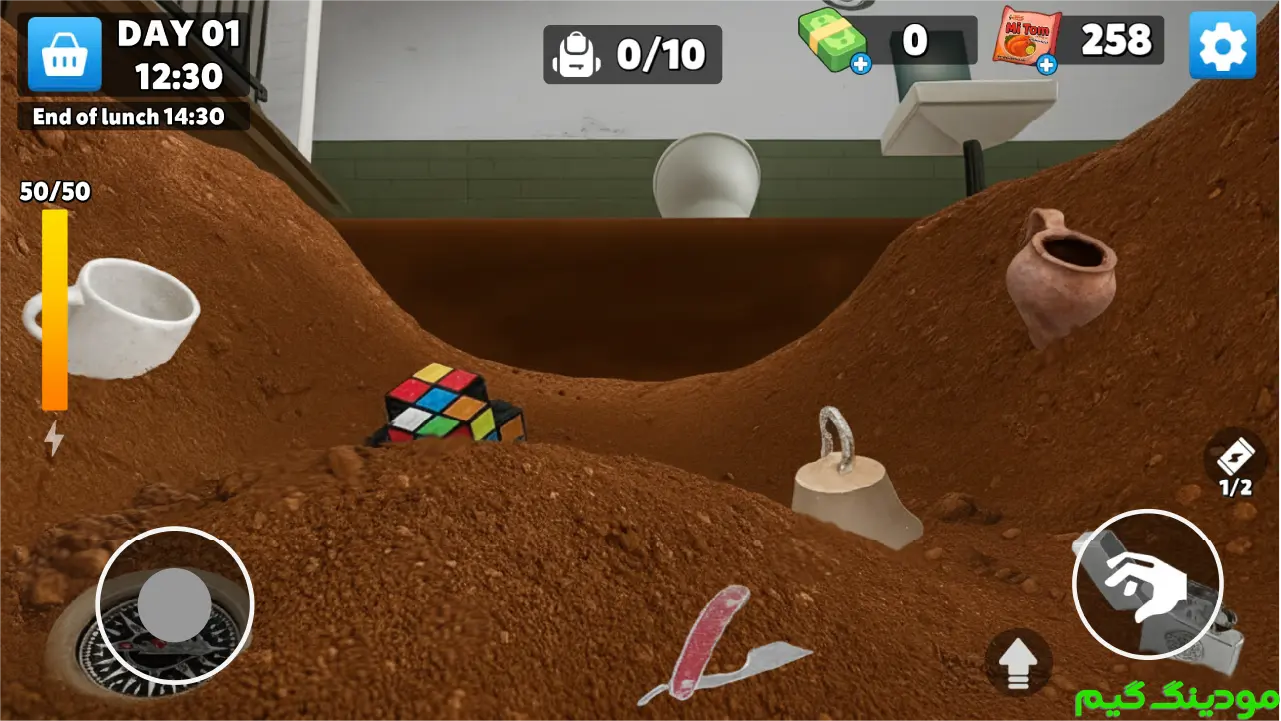This screenshot has width=1281, height=721.
Task: Open the settings gear menu
Action: [1221, 45]
